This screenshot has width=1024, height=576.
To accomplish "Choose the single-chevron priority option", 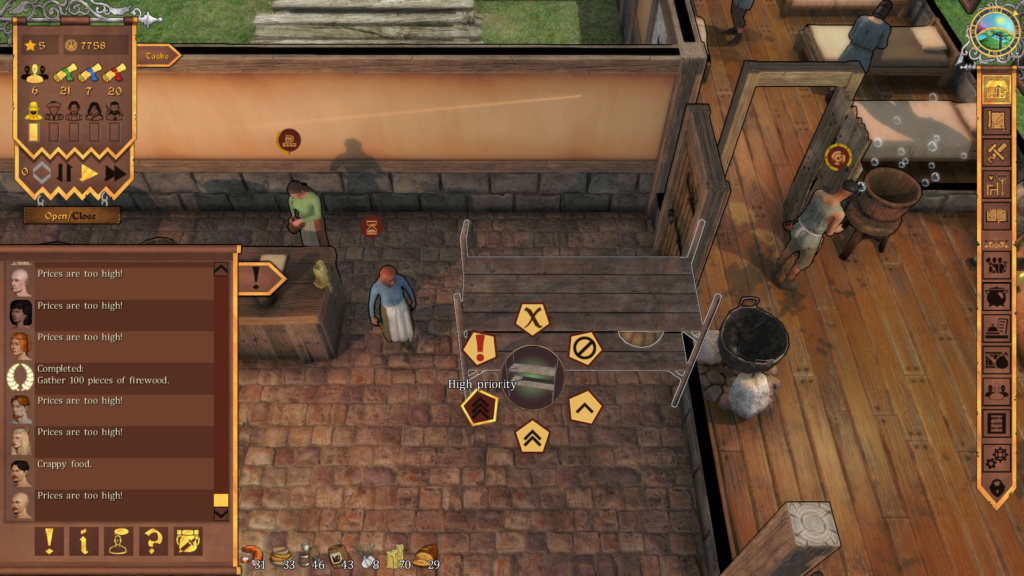I will coord(584,406).
